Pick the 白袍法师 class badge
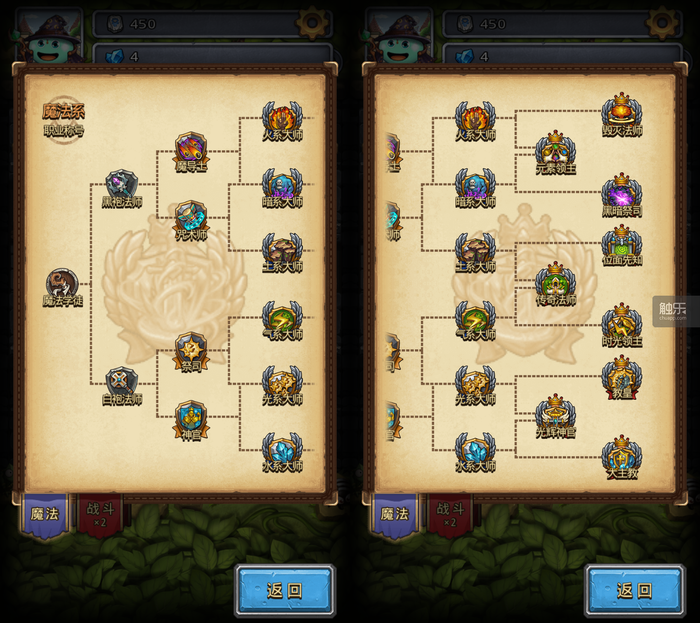This screenshot has height=623, width=700. click(x=122, y=381)
